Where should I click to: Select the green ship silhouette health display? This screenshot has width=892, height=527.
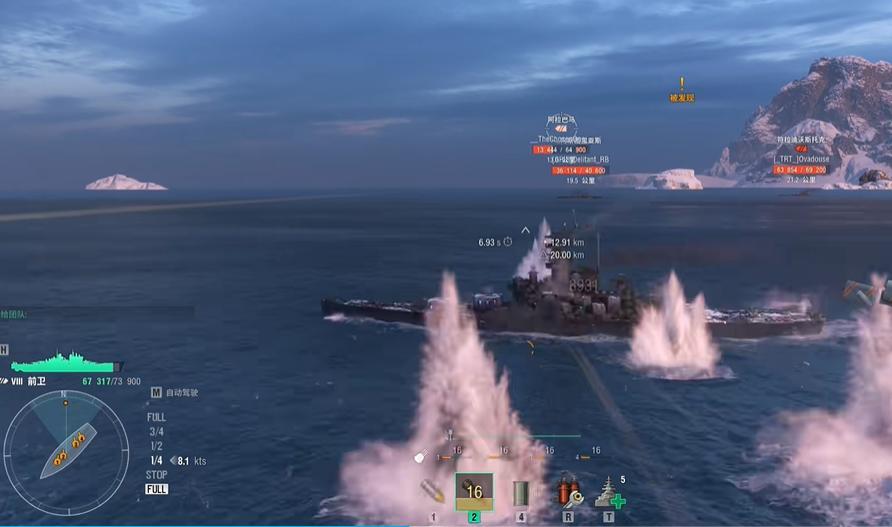pyautogui.click(x=66, y=361)
